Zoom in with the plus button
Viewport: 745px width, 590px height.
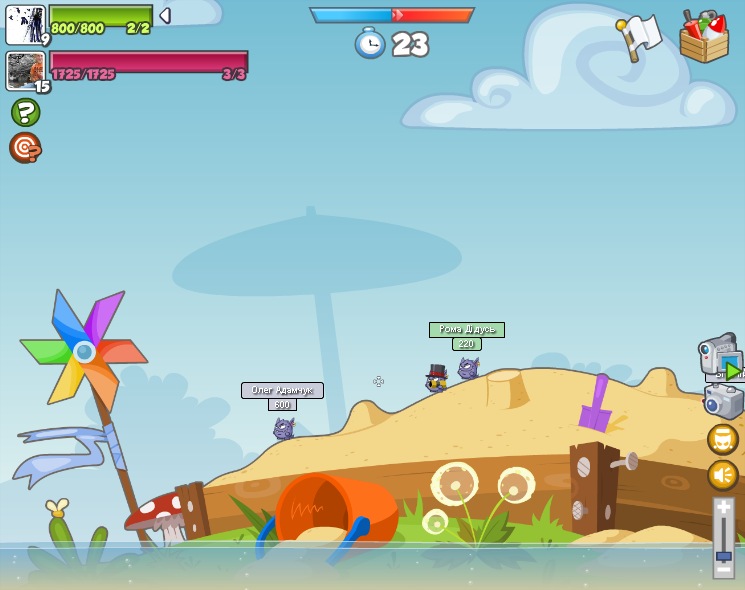pos(723,509)
